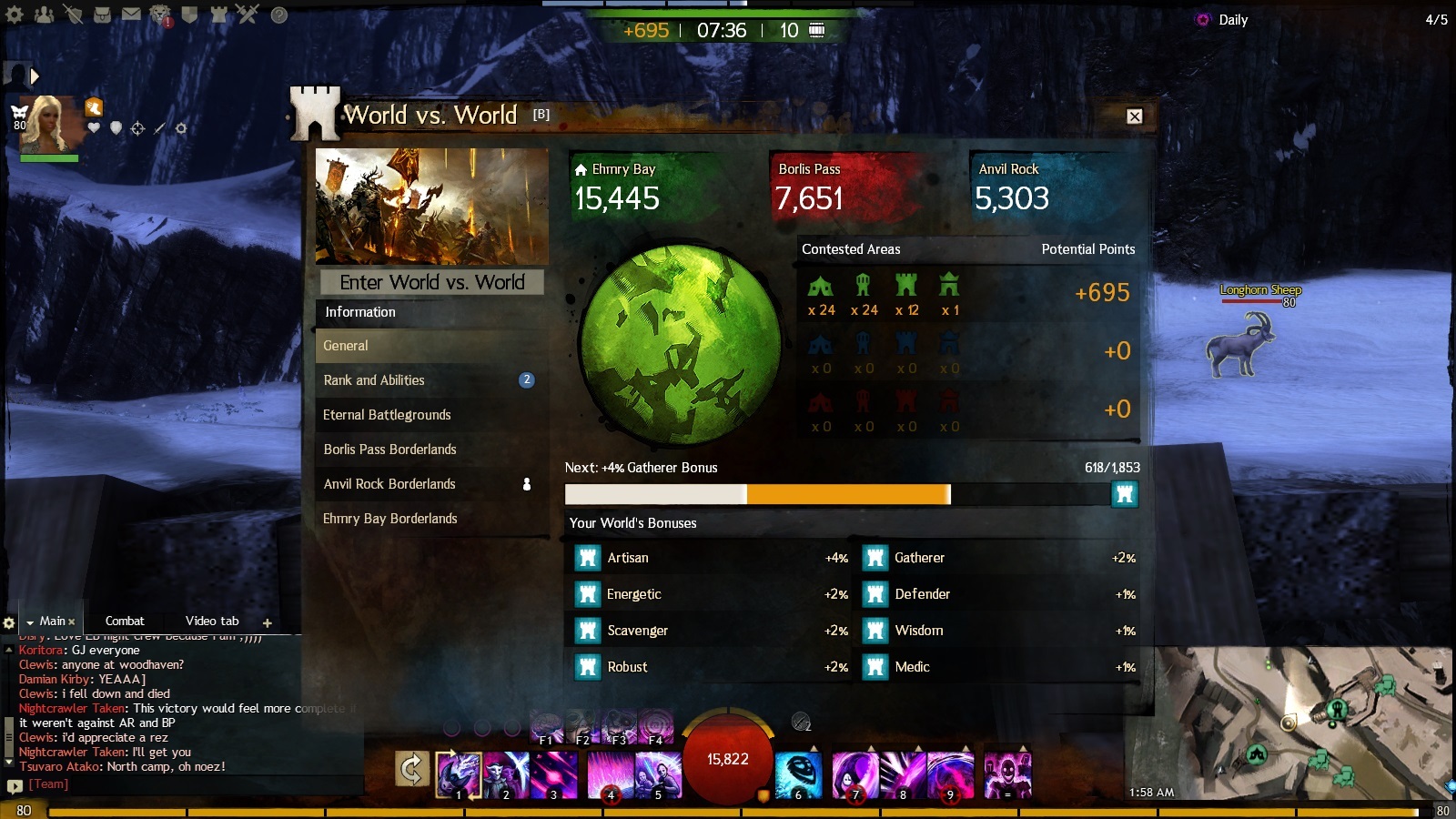
Task: Click Enter World vs. World button
Action: [x=432, y=282]
